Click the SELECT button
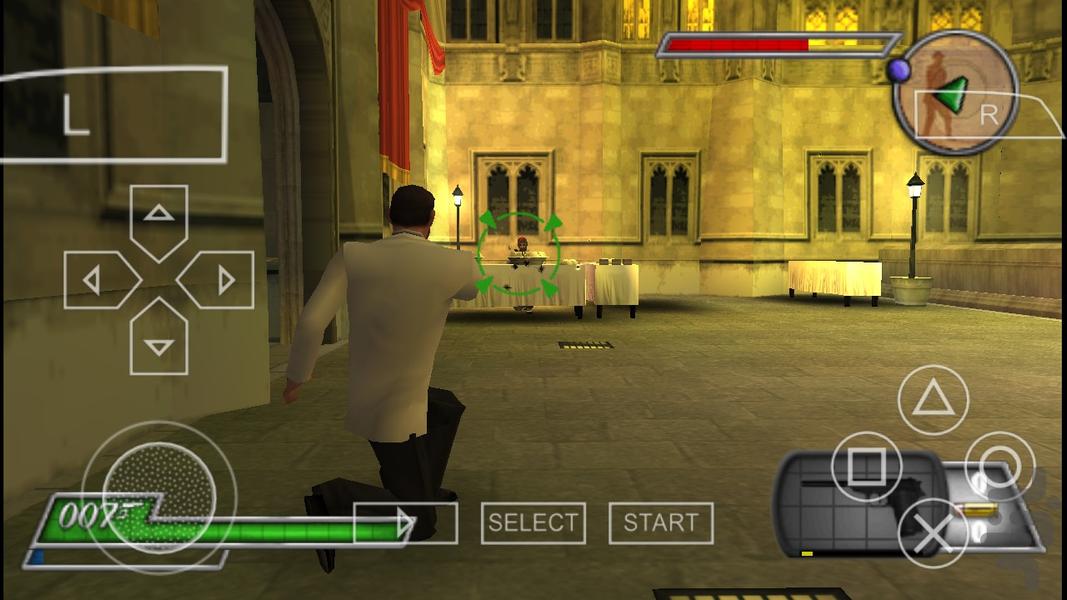Screen dimensions: 1067x600 [533, 523]
